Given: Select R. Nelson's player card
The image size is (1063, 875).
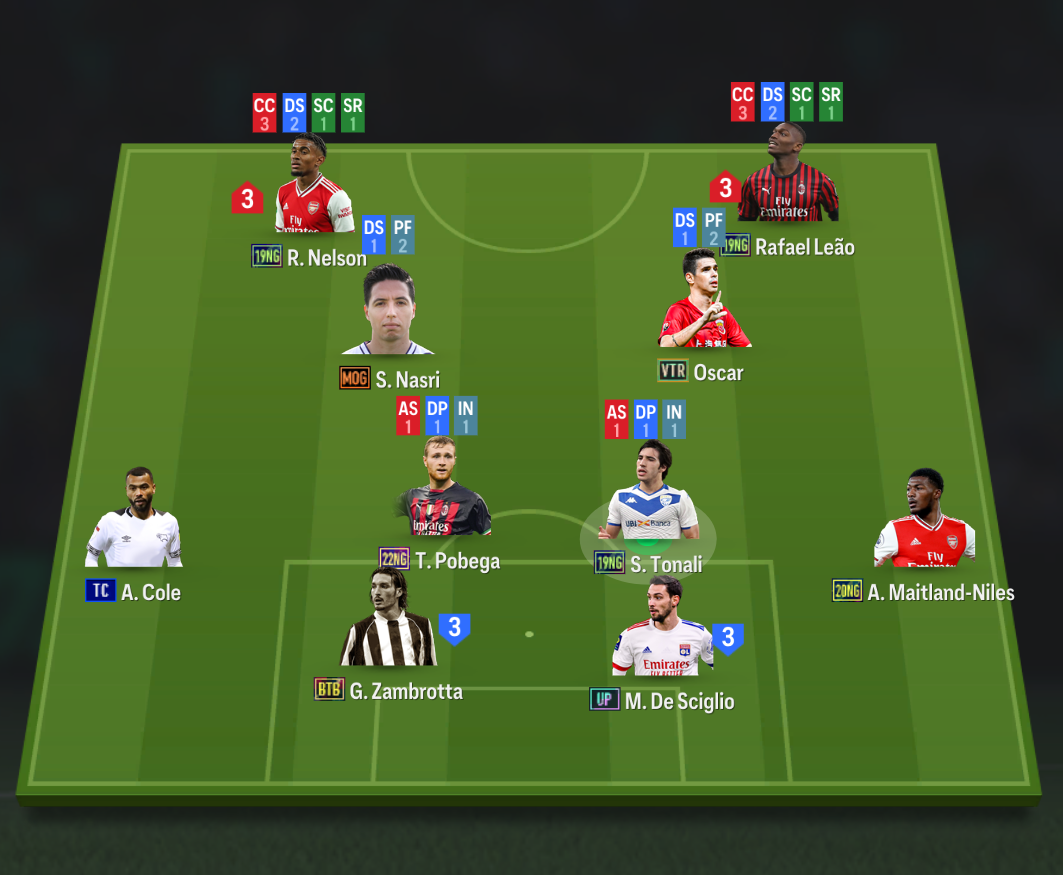Looking at the screenshot, I should point(313,190).
